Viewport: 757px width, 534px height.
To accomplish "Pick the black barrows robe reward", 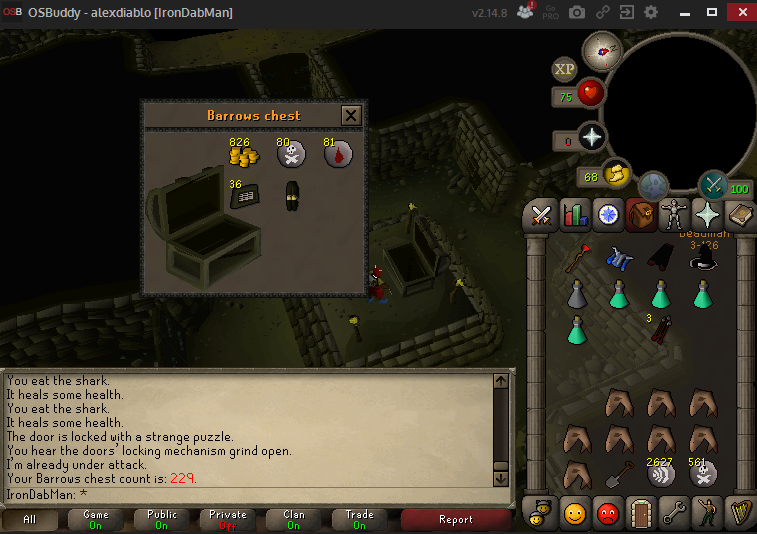I will 292,194.
